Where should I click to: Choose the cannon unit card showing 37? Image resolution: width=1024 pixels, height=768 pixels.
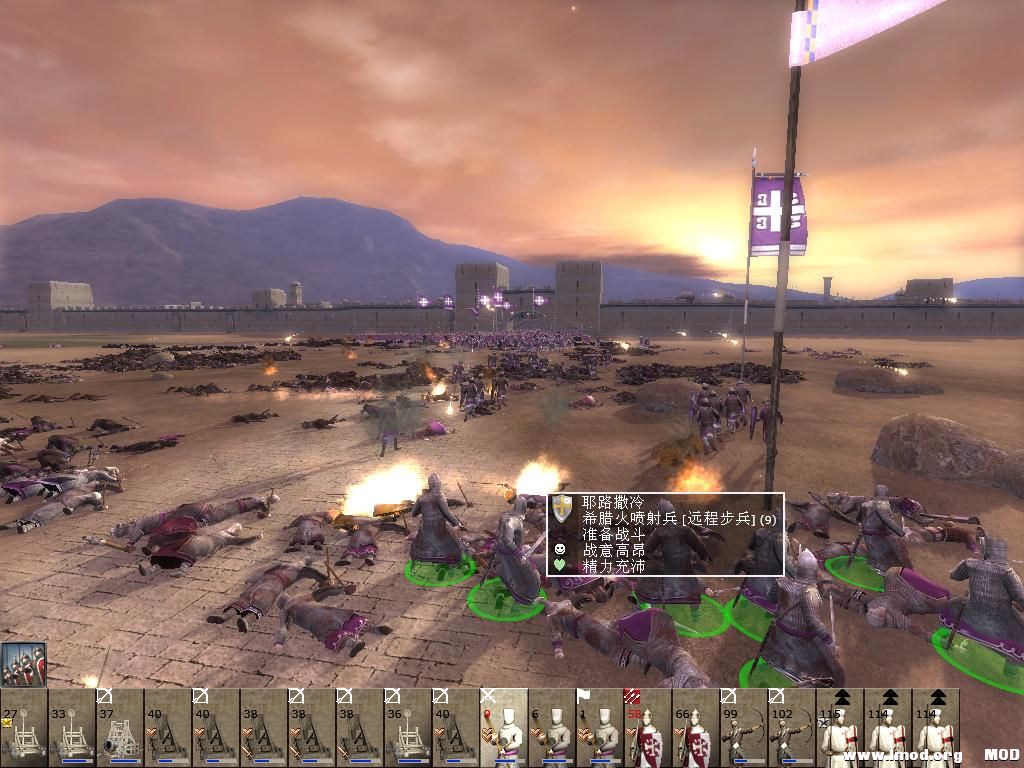[120, 728]
